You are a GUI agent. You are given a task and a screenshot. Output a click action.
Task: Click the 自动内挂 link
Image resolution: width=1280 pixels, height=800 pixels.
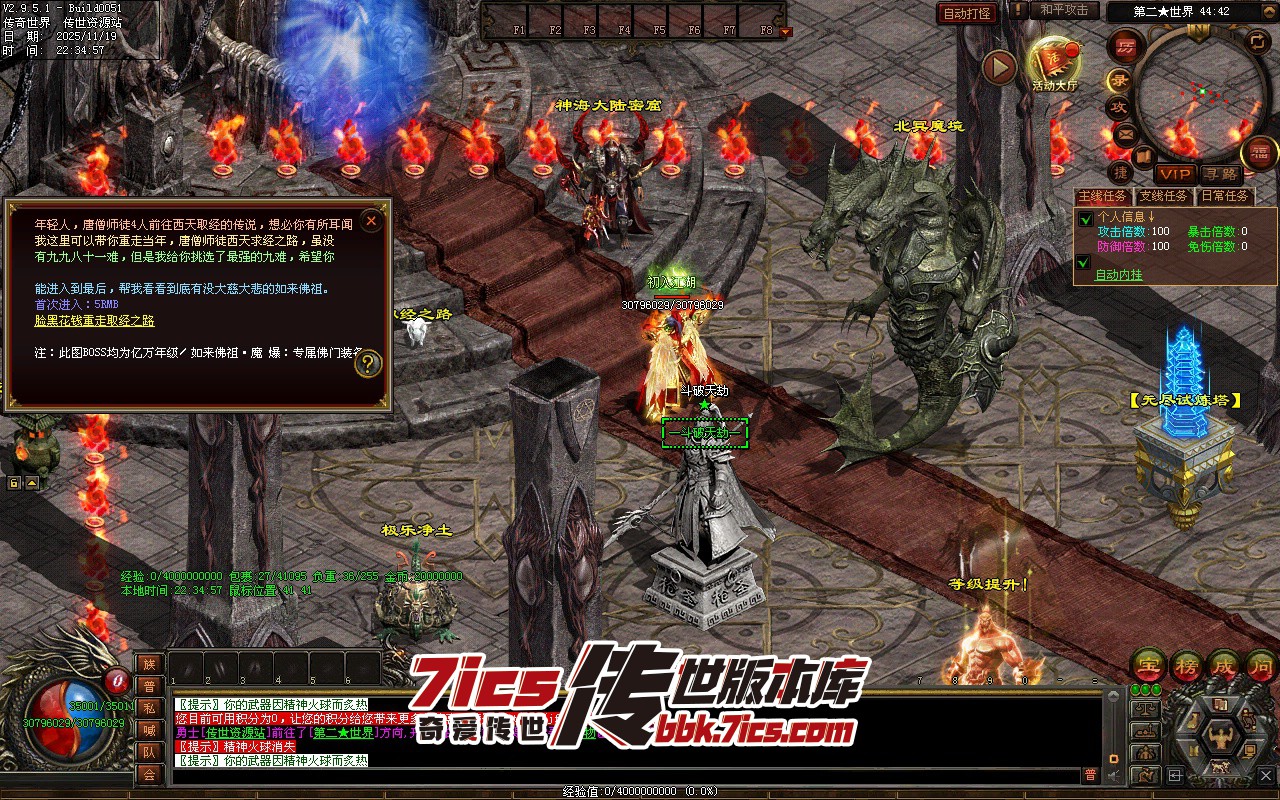coord(1118,275)
